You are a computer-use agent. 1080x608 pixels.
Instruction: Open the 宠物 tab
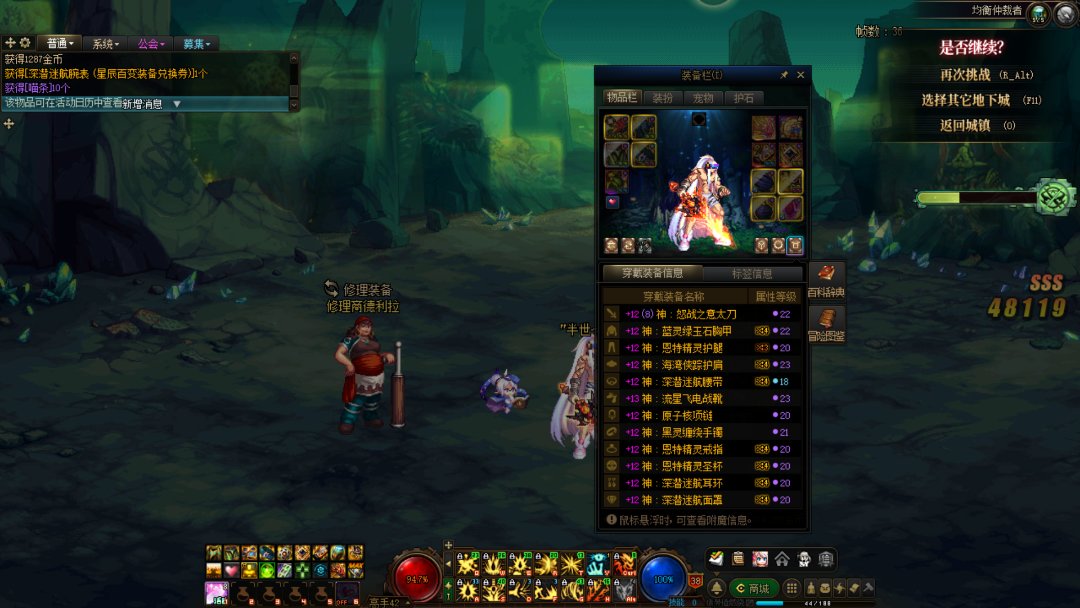coord(703,98)
